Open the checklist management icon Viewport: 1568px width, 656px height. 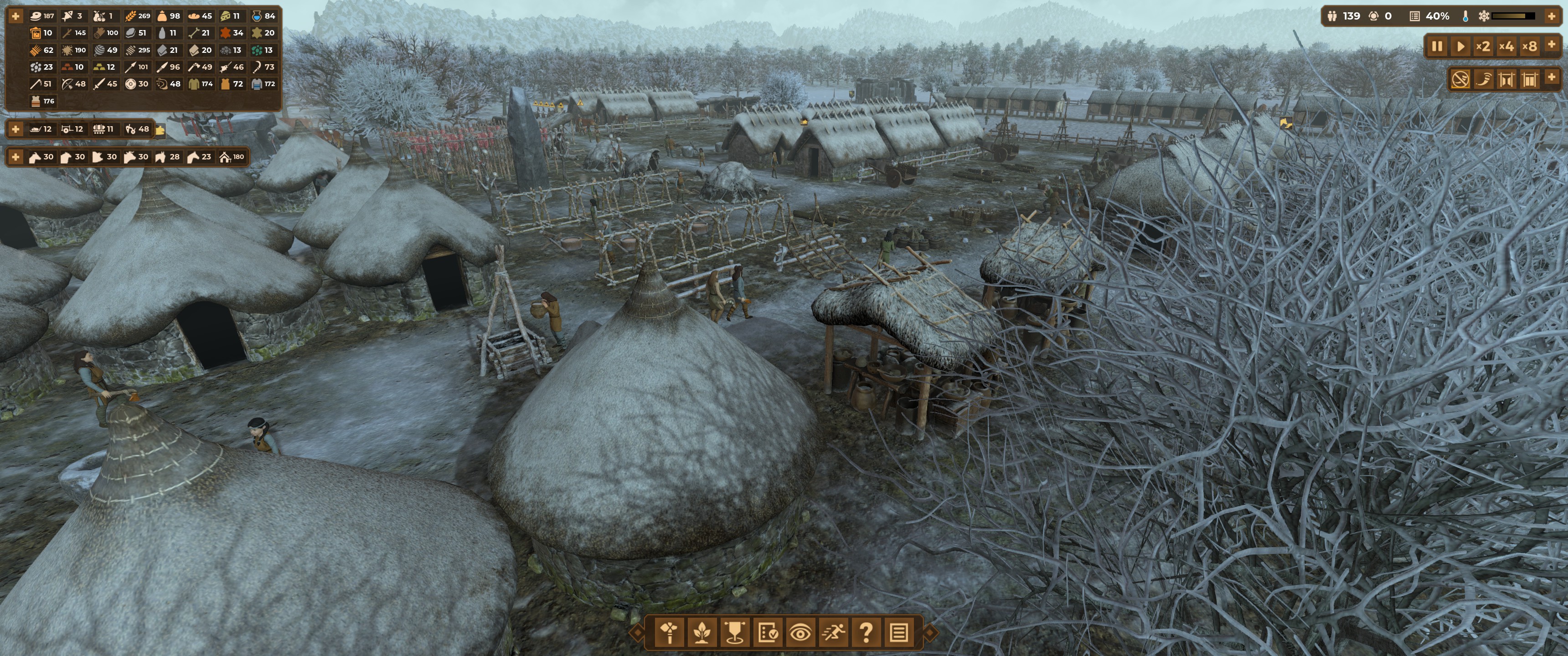[768, 633]
